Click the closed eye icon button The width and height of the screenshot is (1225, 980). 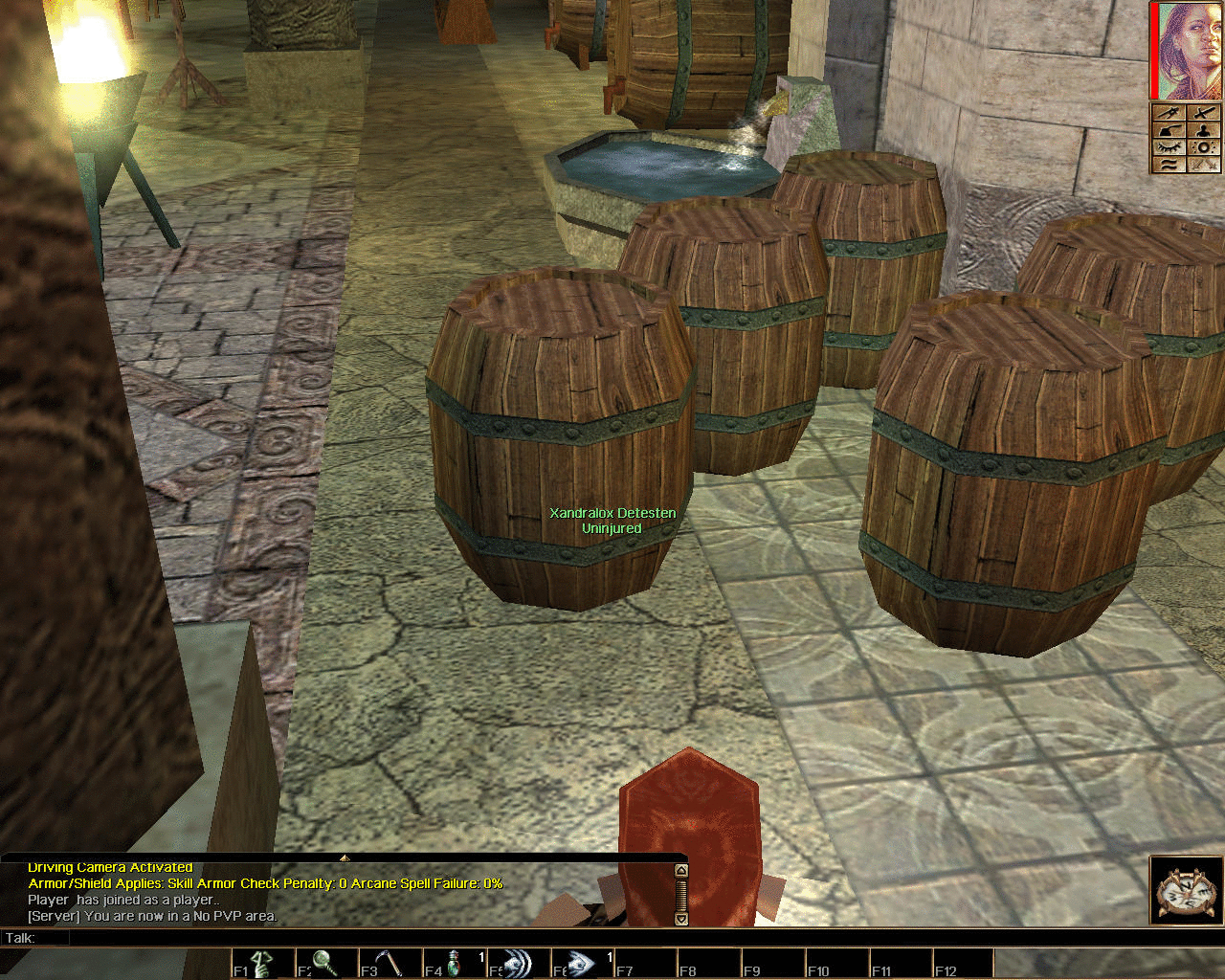pyautogui.click(x=1169, y=146)
